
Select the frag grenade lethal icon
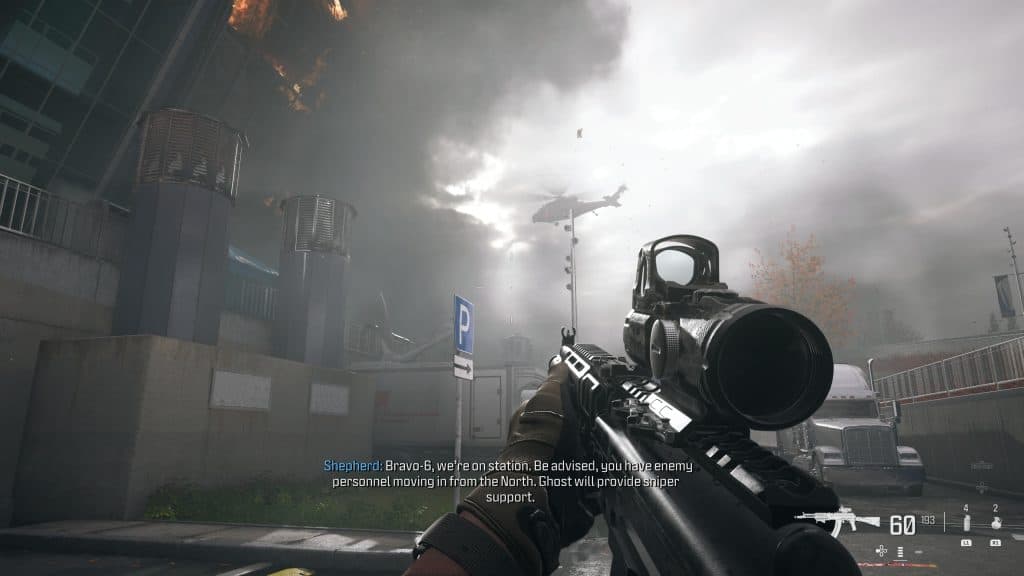click(996, 524)
